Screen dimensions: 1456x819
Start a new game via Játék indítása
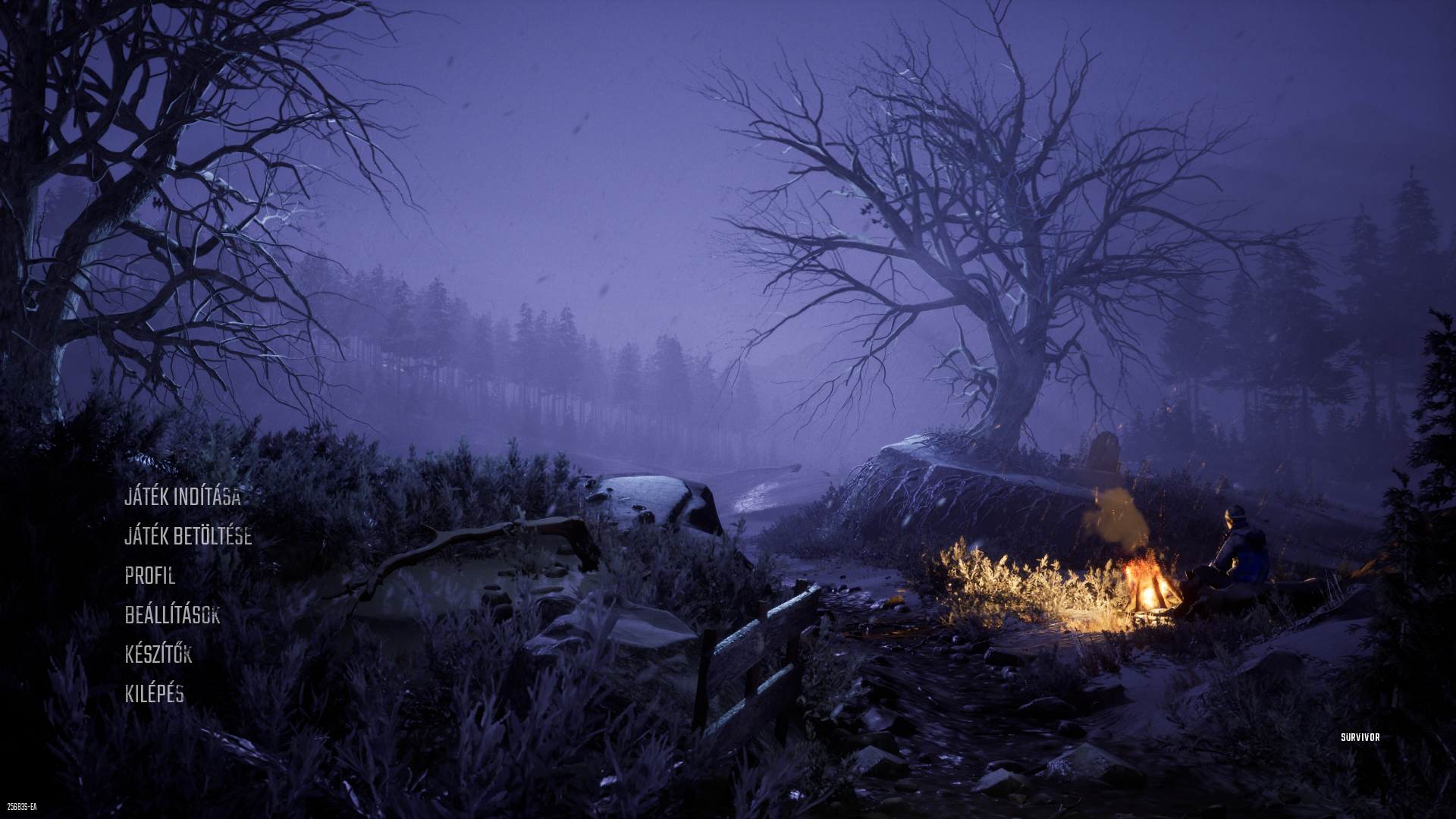coord(183,497)
